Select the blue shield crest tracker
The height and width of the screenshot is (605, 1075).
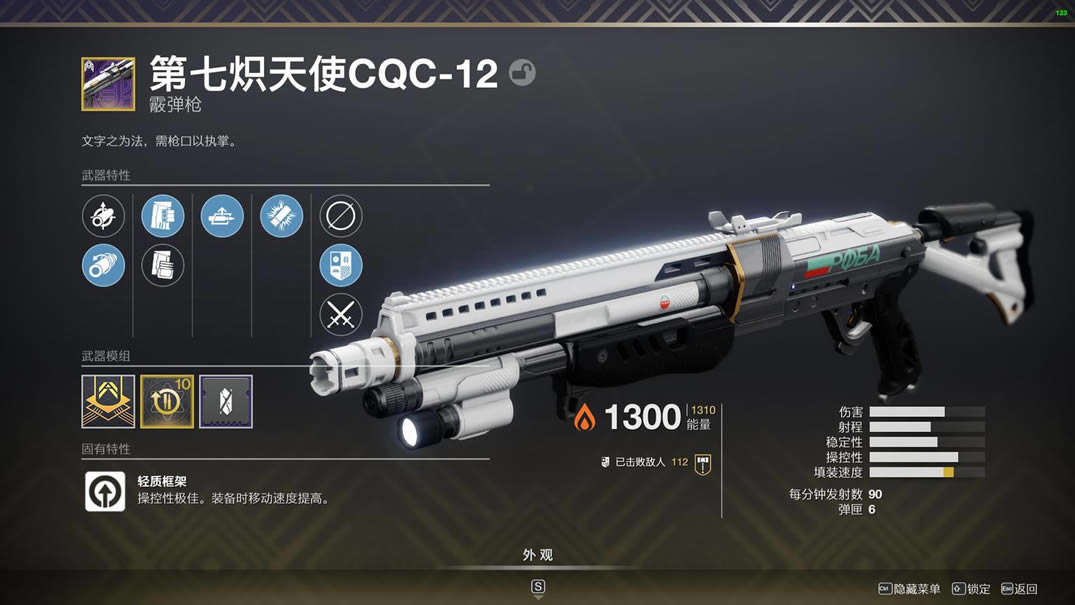click(x=341, y=266)
